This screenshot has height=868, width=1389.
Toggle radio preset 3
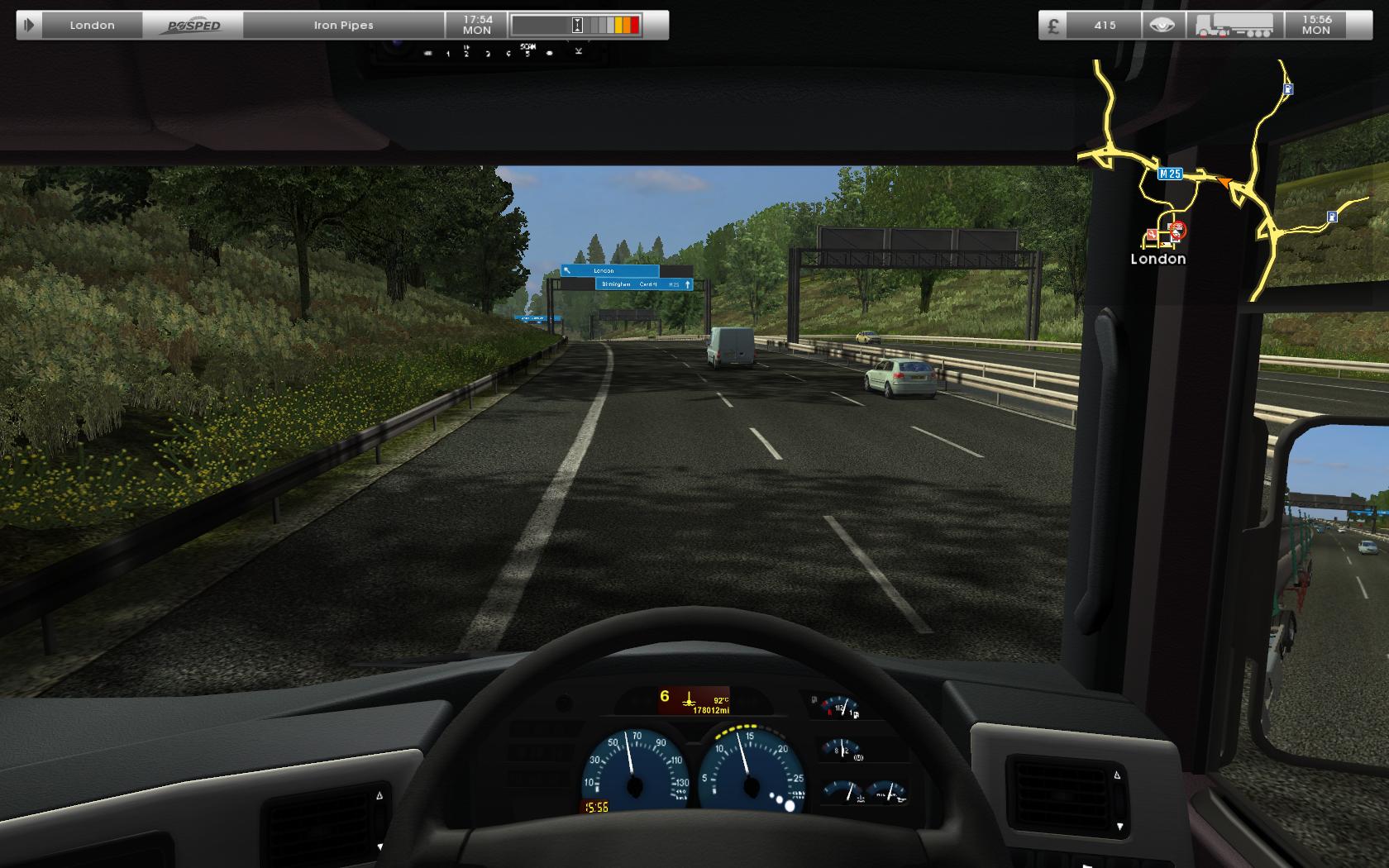click(x=488, y=53)
